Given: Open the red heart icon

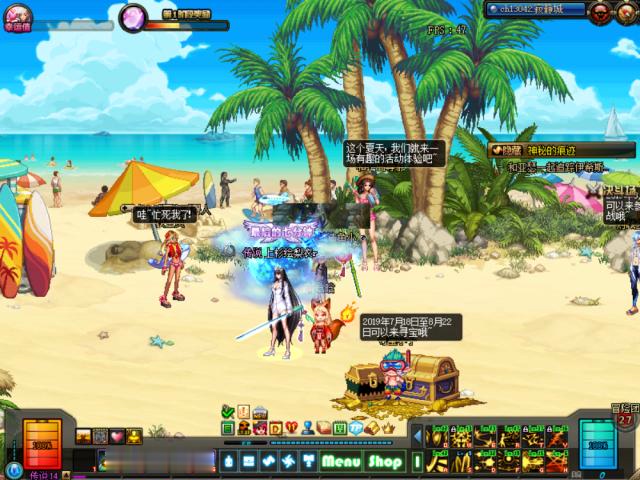Looking at the screenshot, I should (x=292, y=428).
